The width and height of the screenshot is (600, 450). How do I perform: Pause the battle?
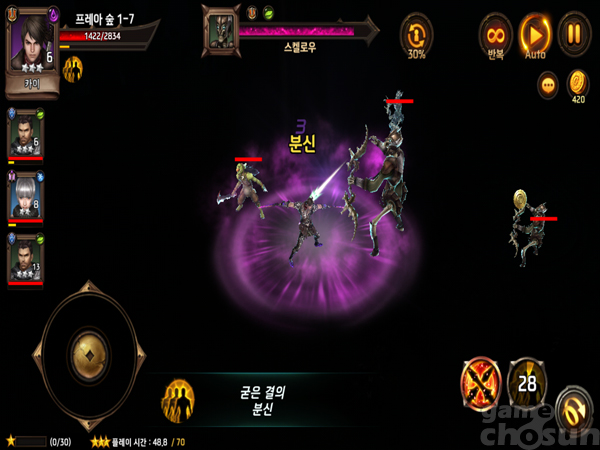(574, 32)
